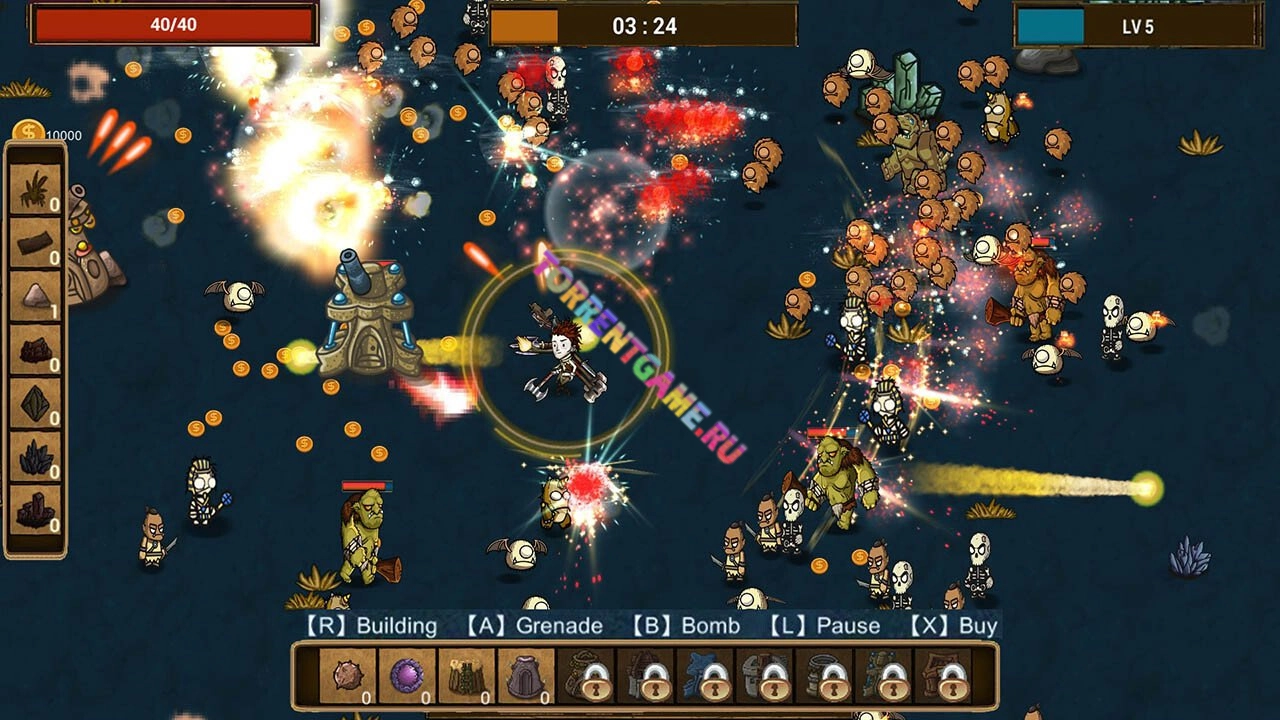Choose the wooden watchtower build slot
The height and width of the screenshot is (720, 1280).
(466, 676)
